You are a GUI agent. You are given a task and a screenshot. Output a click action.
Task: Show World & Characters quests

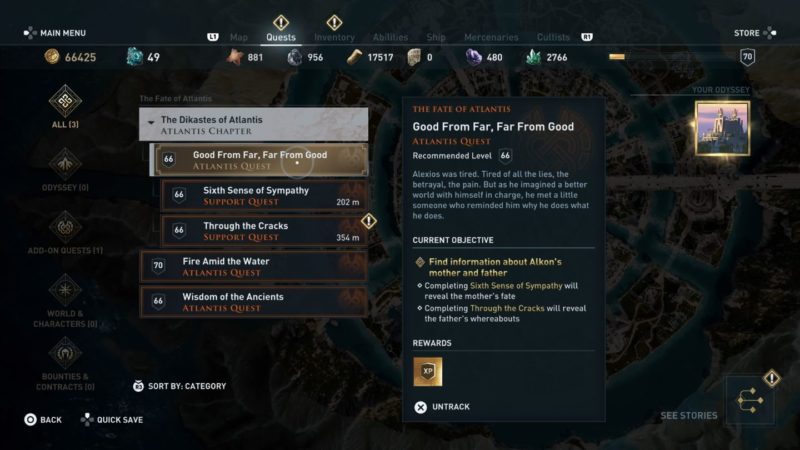(65, 300)
